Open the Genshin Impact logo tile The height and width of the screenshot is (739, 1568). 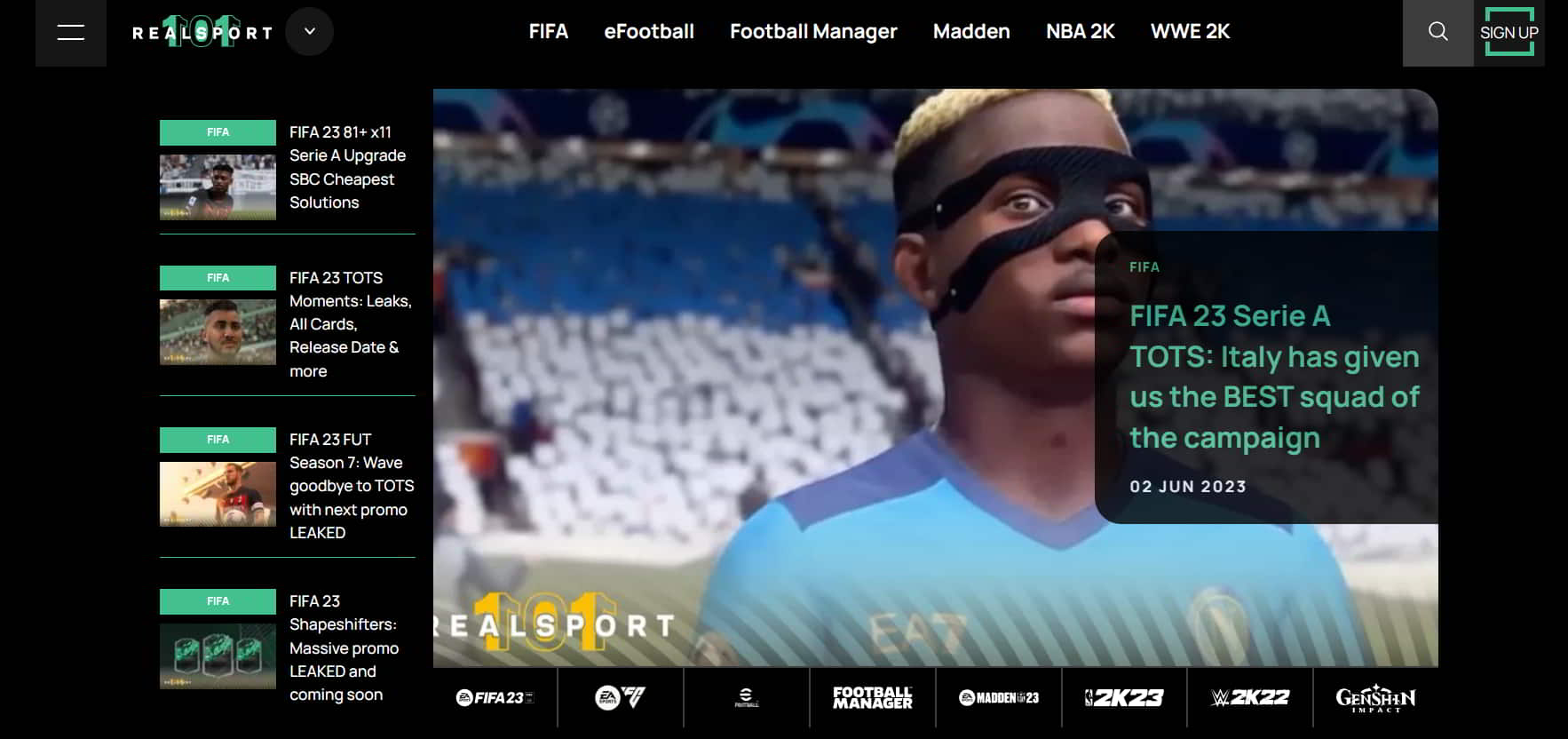pos(1375,698)
